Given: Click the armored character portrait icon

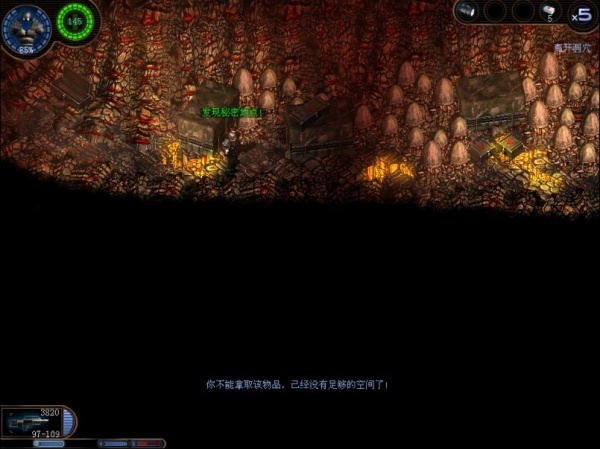Looking at the screenshot, I should (x=24, y=26).
